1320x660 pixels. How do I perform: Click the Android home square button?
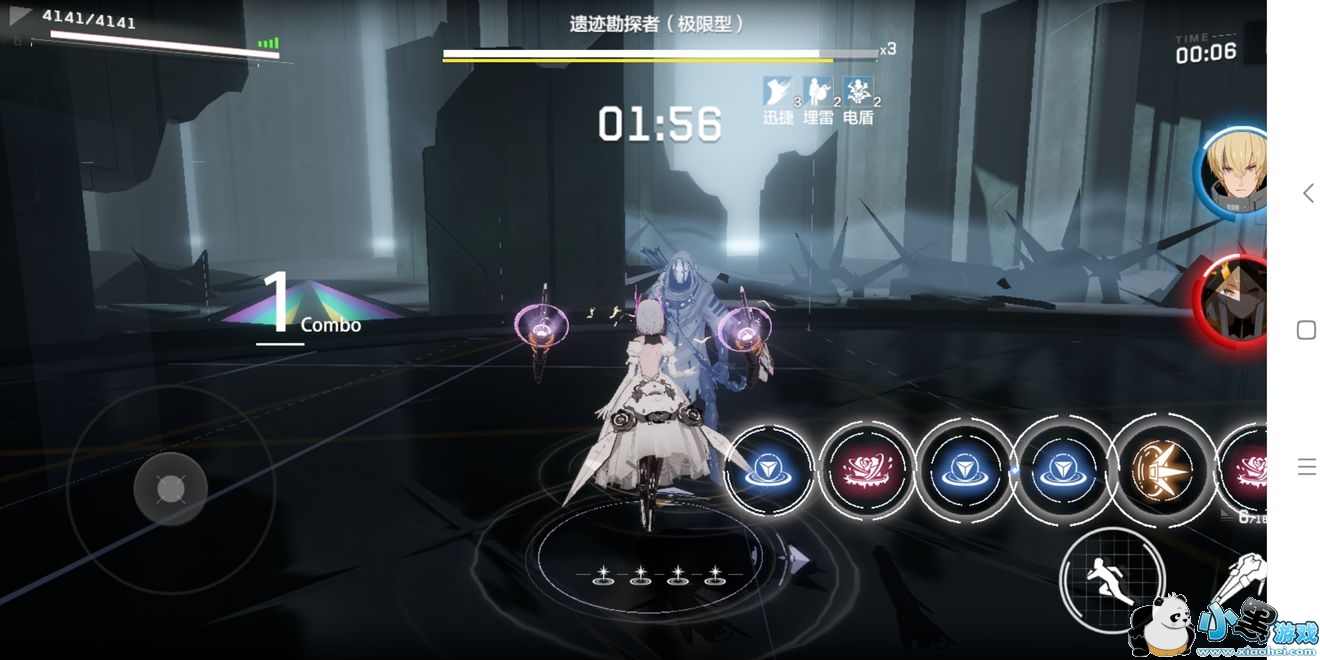point(1306,330)
